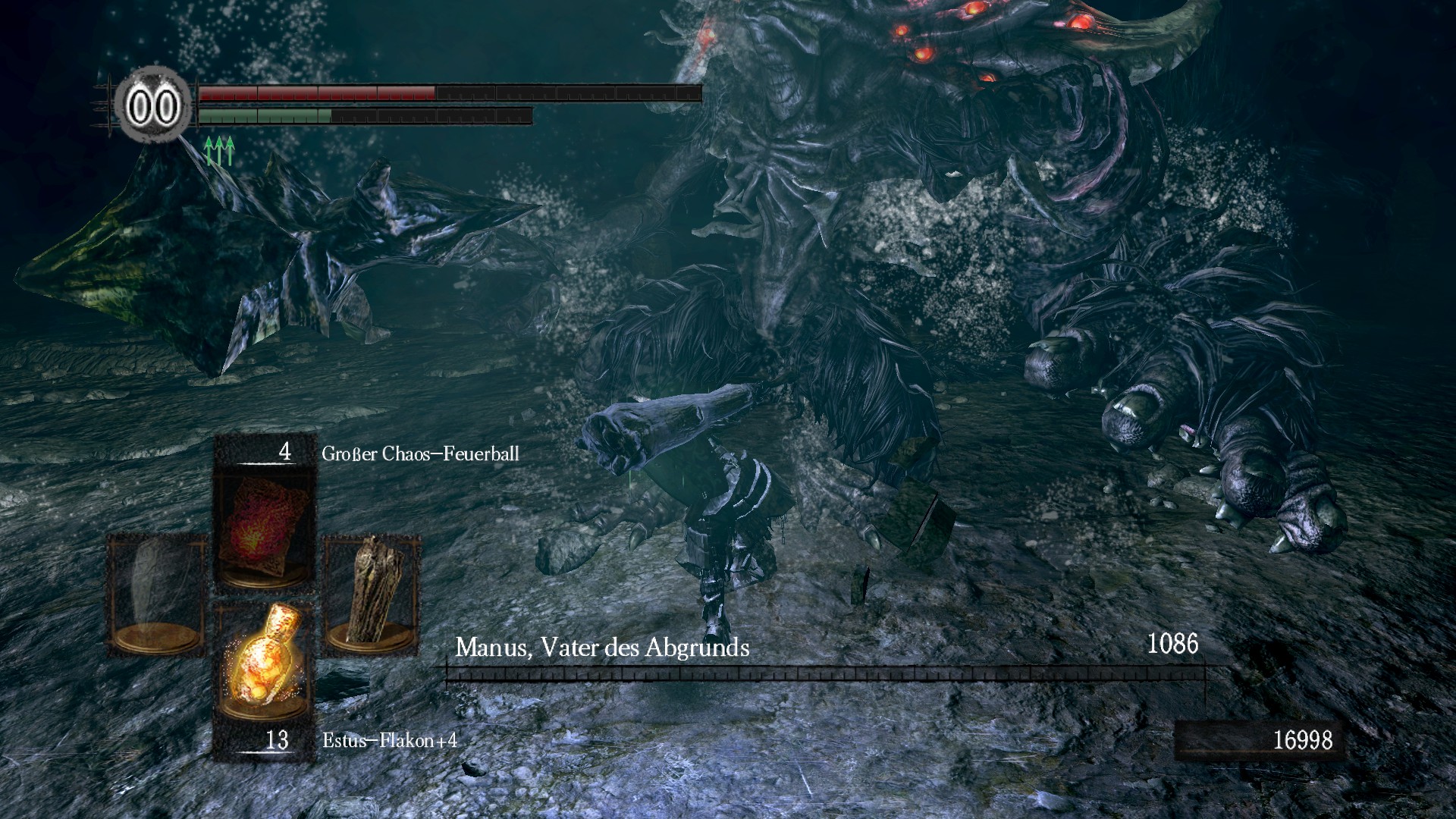
Task: Click the green arrows buff status icon
Action: [x=219, y=151]
